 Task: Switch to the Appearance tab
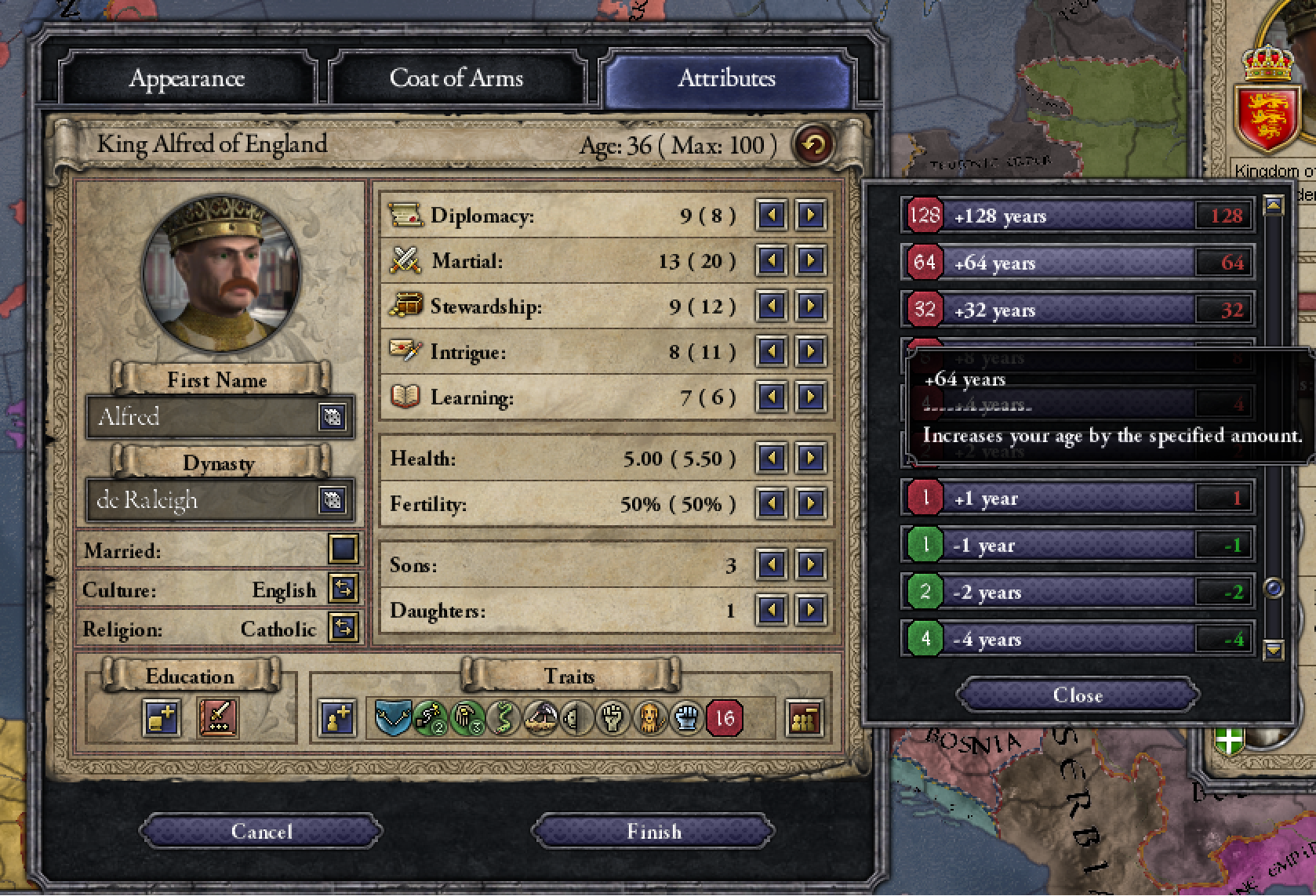coord(187,78)
